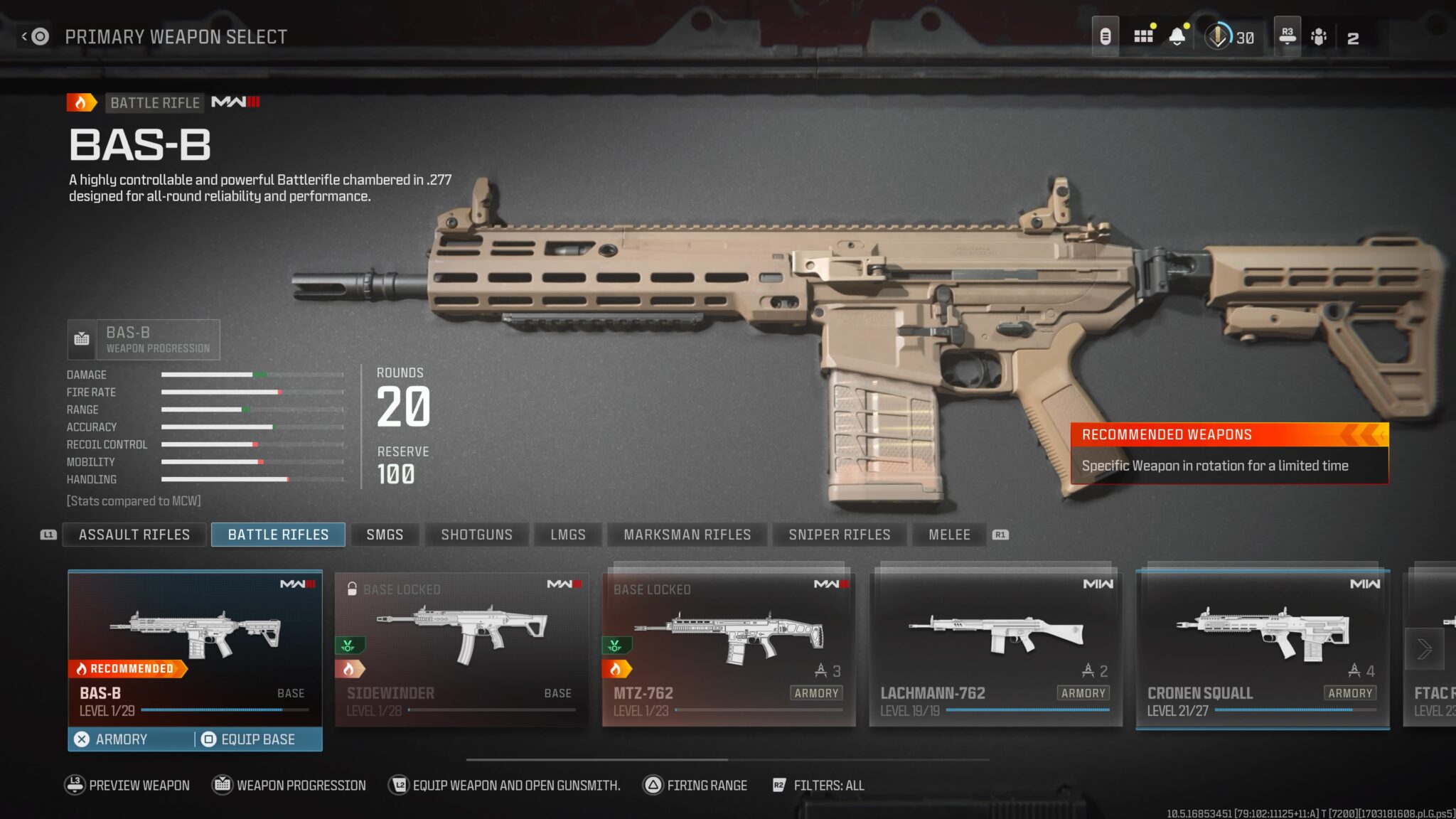Screen dimensions: 1456x819
Task: Click the BAS-B level progress bar
Action: tap(213, 711)
